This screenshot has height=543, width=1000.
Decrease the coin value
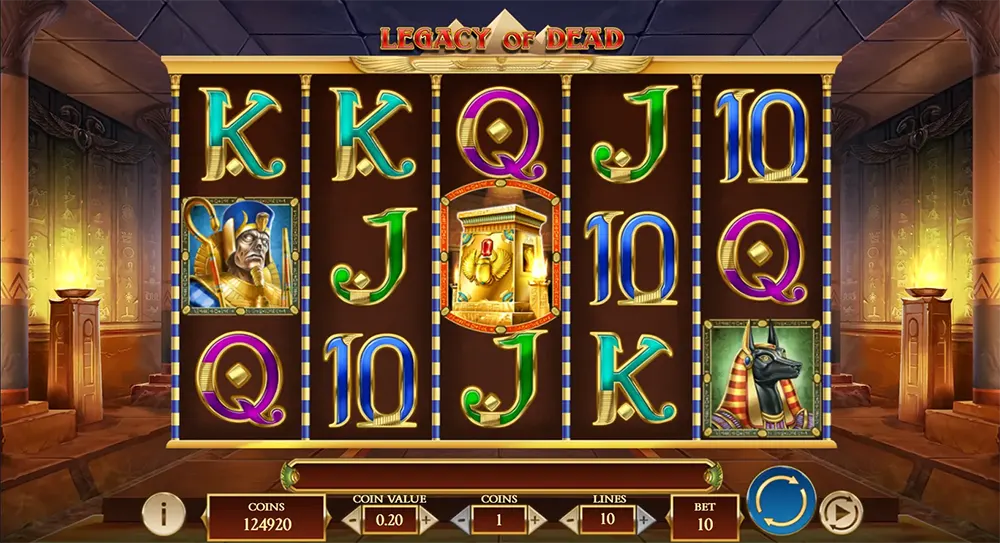pos(354,519)
